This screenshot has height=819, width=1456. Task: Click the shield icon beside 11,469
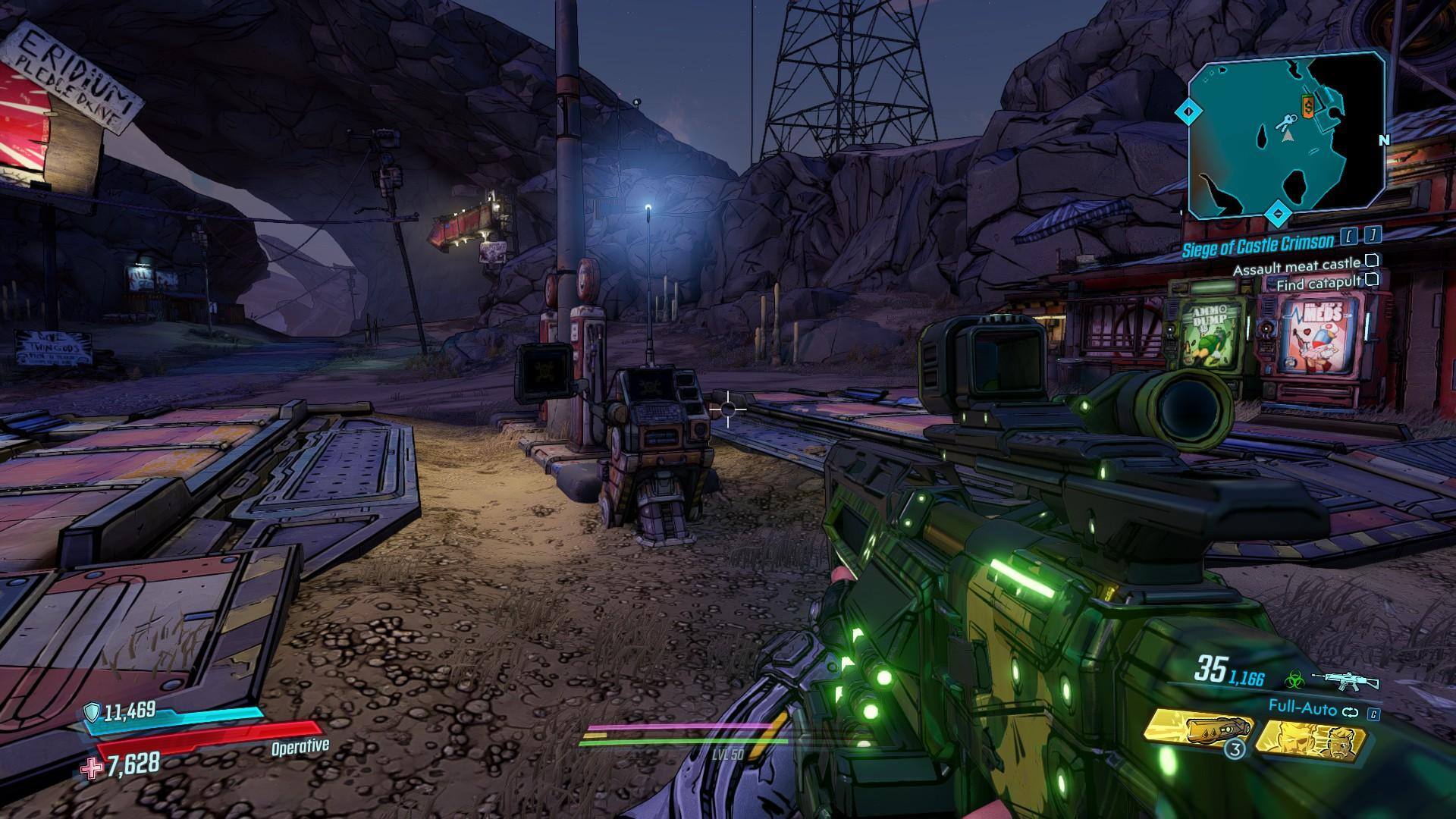pyautogui.click(x=92, y=711)
